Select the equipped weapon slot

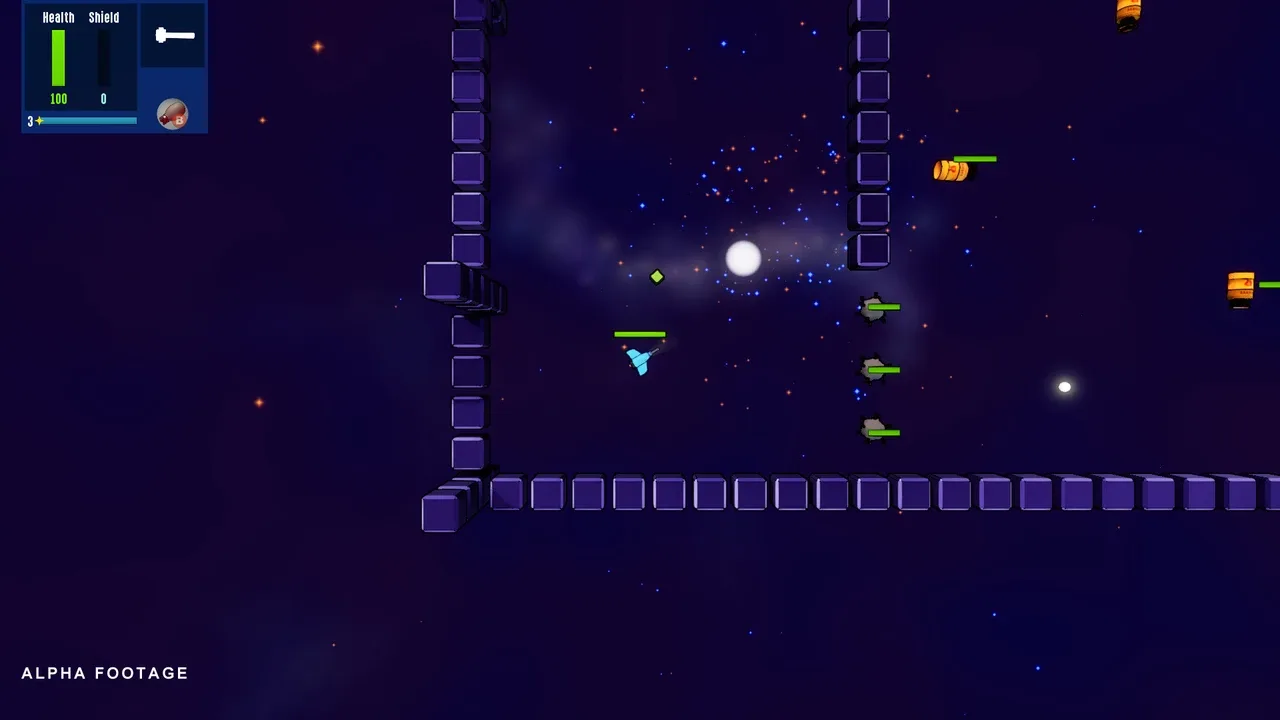pyautogui.click(x=173, y=36)
